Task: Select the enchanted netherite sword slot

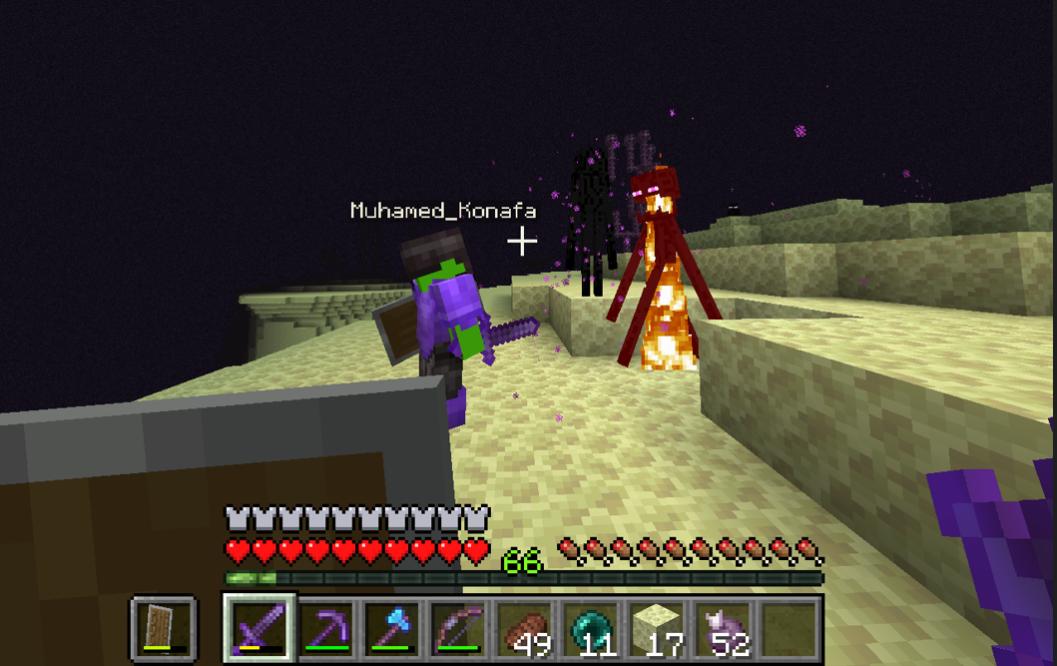Action: [x=259, y=628]
